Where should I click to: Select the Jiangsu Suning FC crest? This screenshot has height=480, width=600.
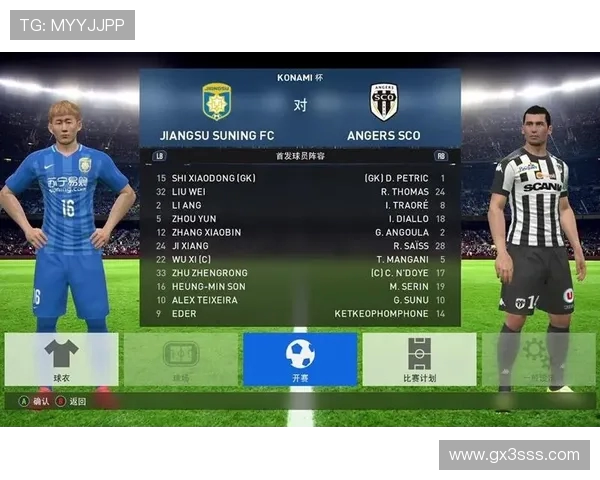tap(217, 101)
